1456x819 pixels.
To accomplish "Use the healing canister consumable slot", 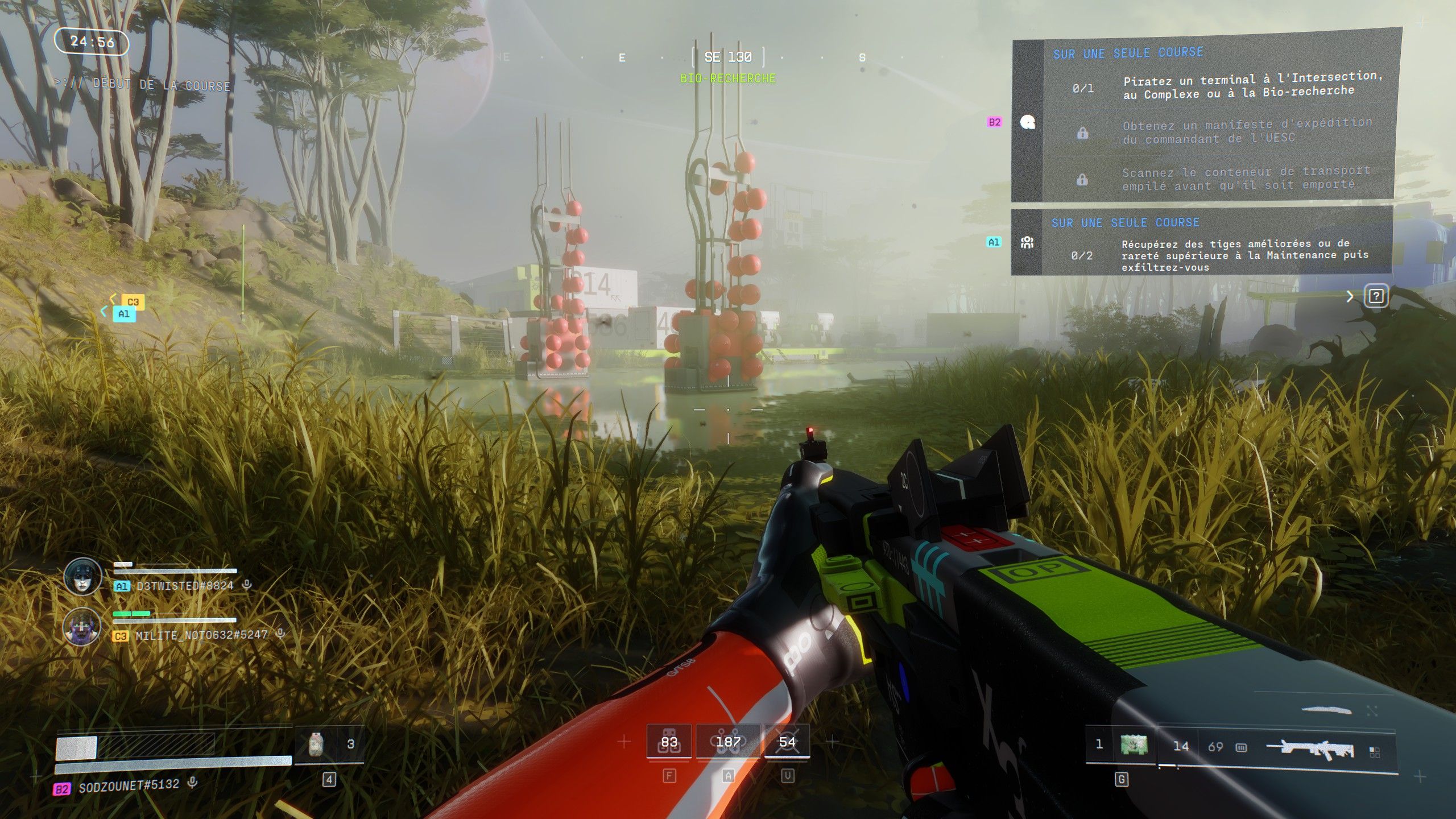I will (x=316, y=744).
